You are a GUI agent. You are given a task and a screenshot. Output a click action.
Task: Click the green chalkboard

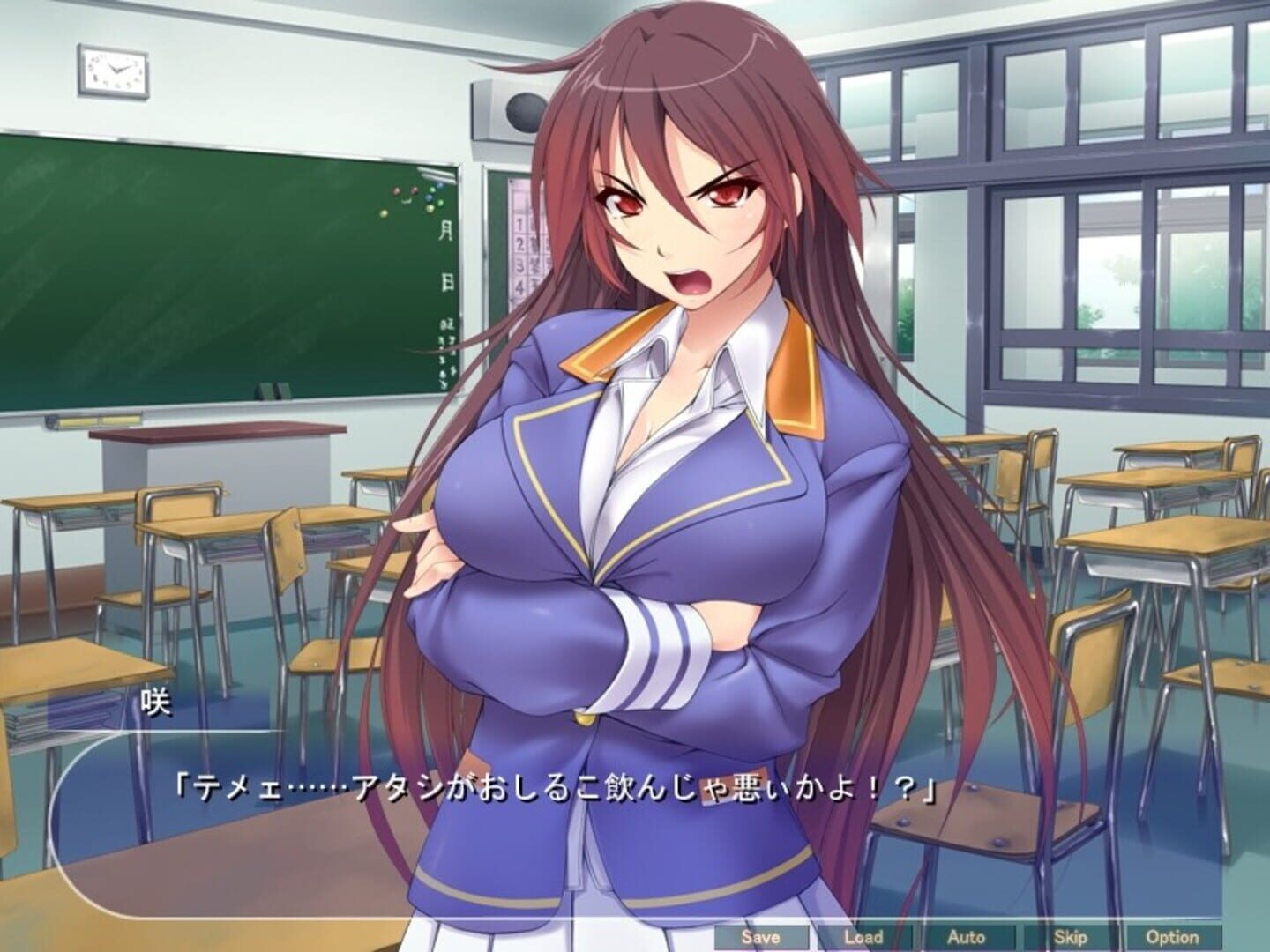220,264
